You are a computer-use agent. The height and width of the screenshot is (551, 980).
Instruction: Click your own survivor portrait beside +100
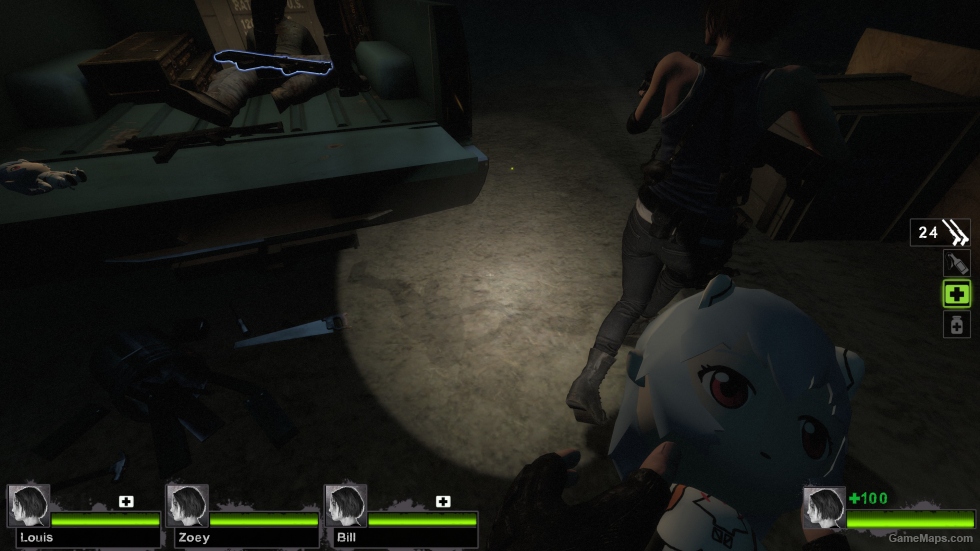(823, 508)
